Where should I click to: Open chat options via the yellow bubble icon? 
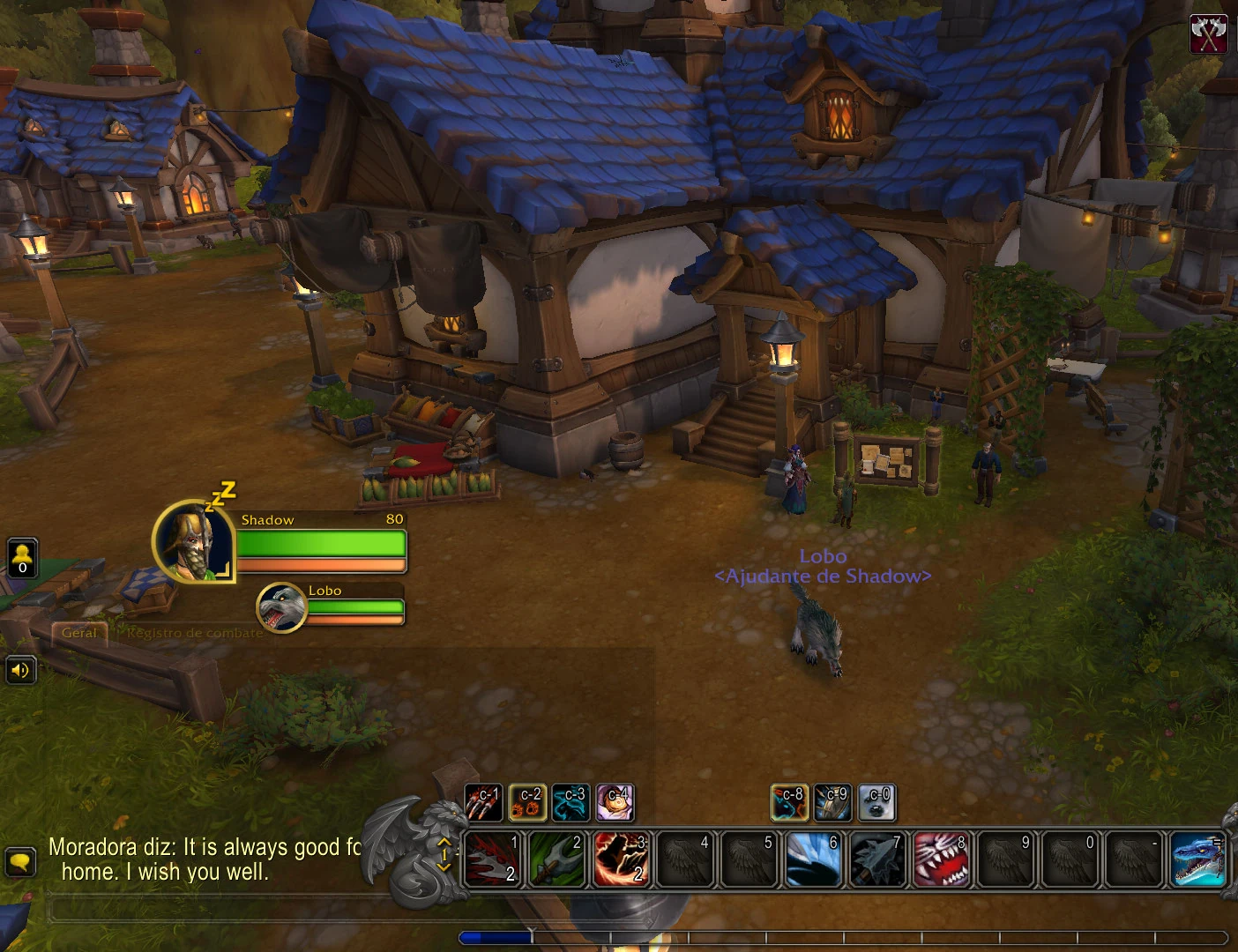pyautogui.click(x=20, y=861)
